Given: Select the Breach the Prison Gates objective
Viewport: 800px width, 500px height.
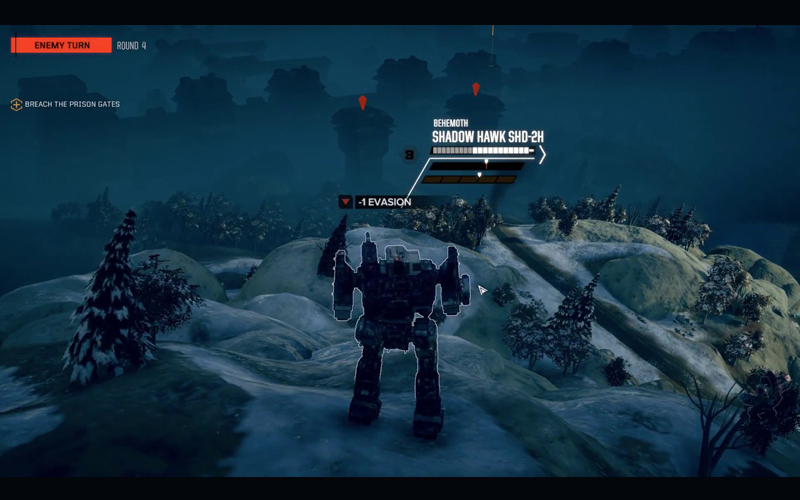Looking at the screenshot, I should pos(72,104).
